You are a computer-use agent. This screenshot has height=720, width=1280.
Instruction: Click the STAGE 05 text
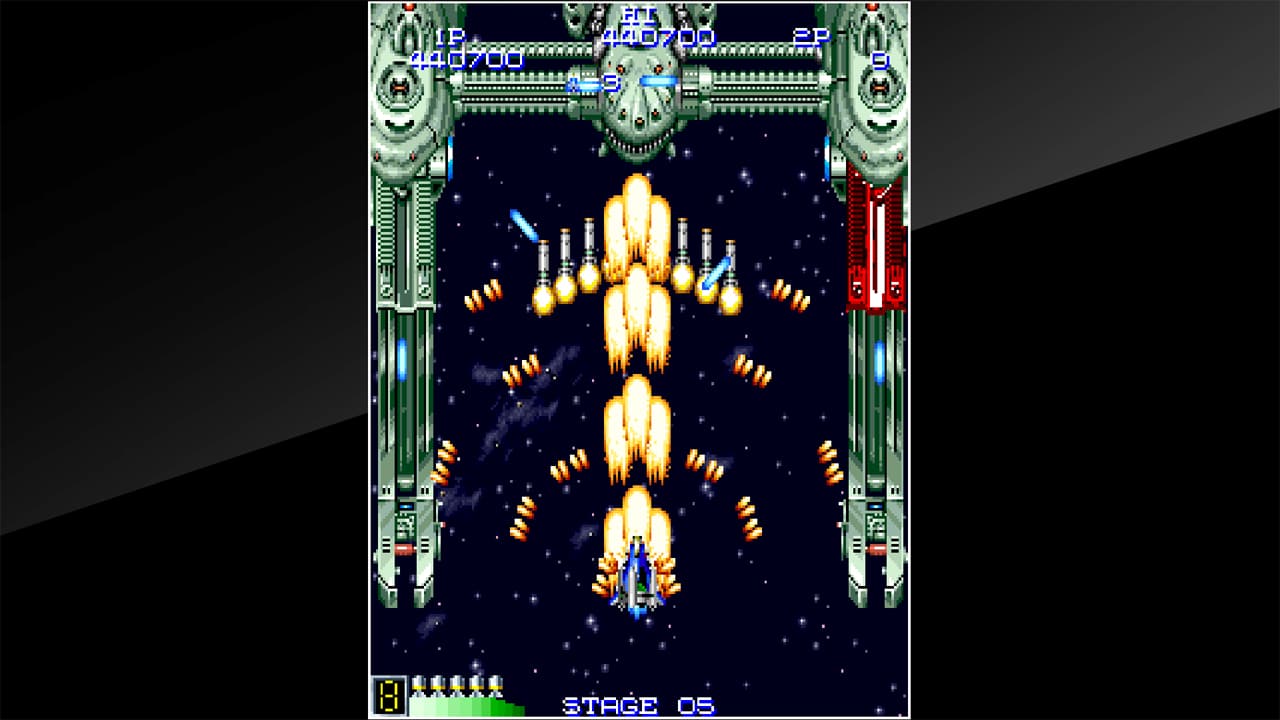click(x=638, y=703)
